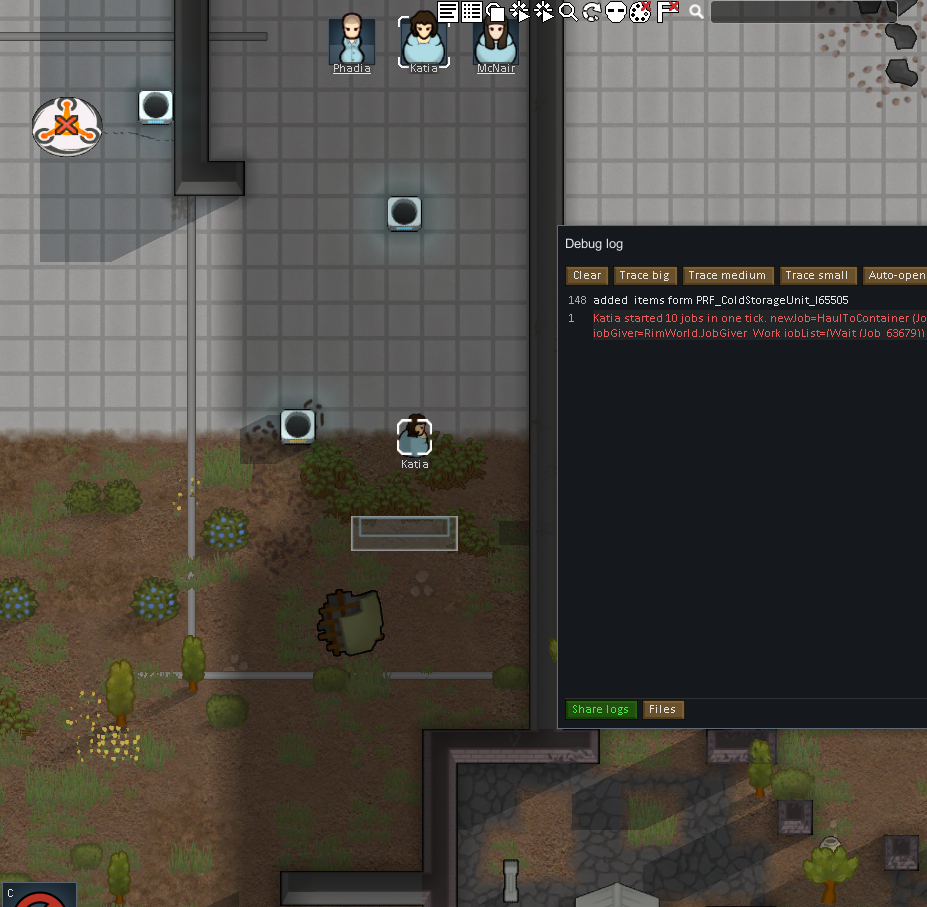Click the magnifying glass inspector icon
Screen dimensions: 927x907
click(568, 12)
